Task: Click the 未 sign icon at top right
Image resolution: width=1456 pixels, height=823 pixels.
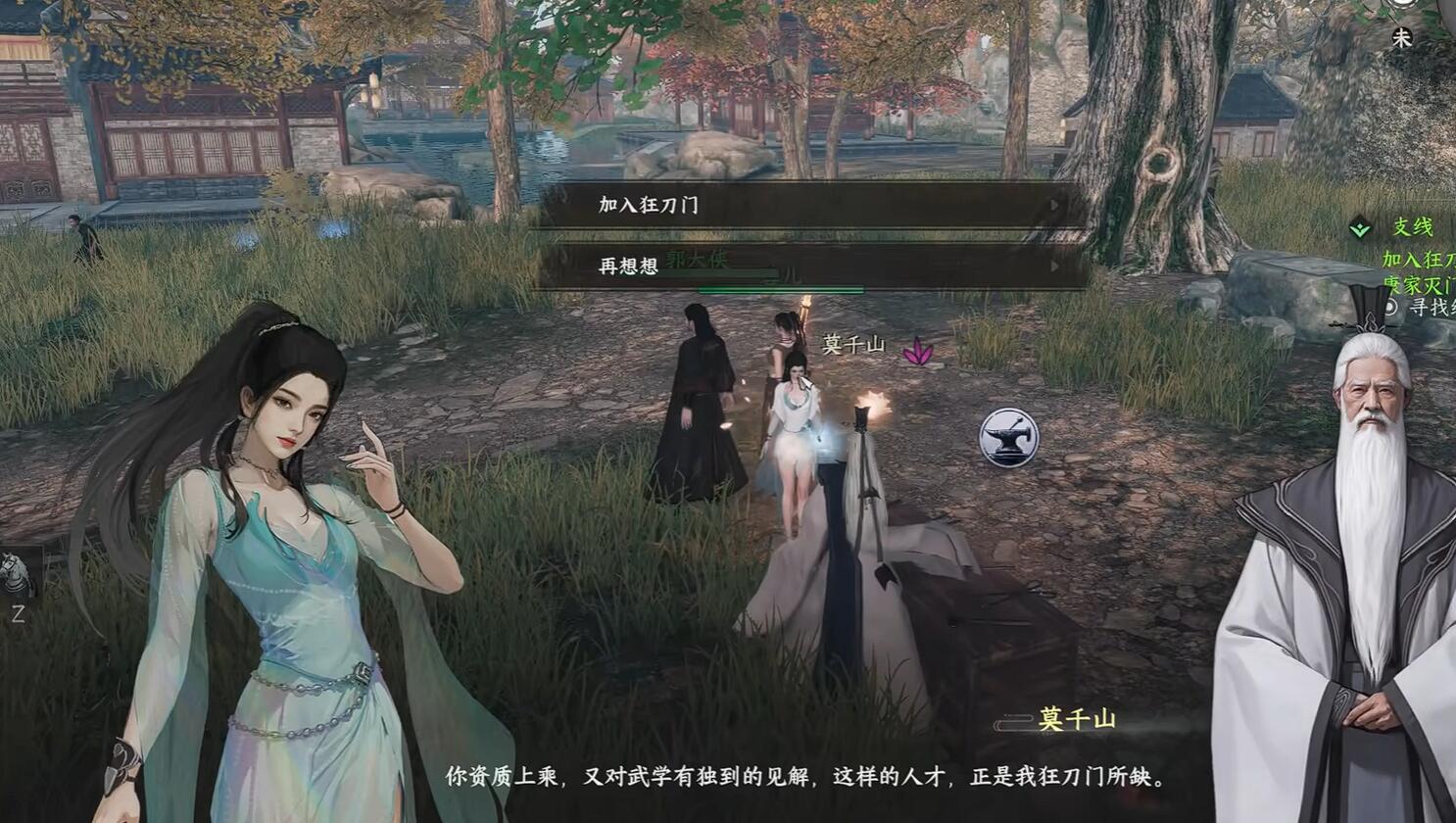Action: click(1403, 37)
